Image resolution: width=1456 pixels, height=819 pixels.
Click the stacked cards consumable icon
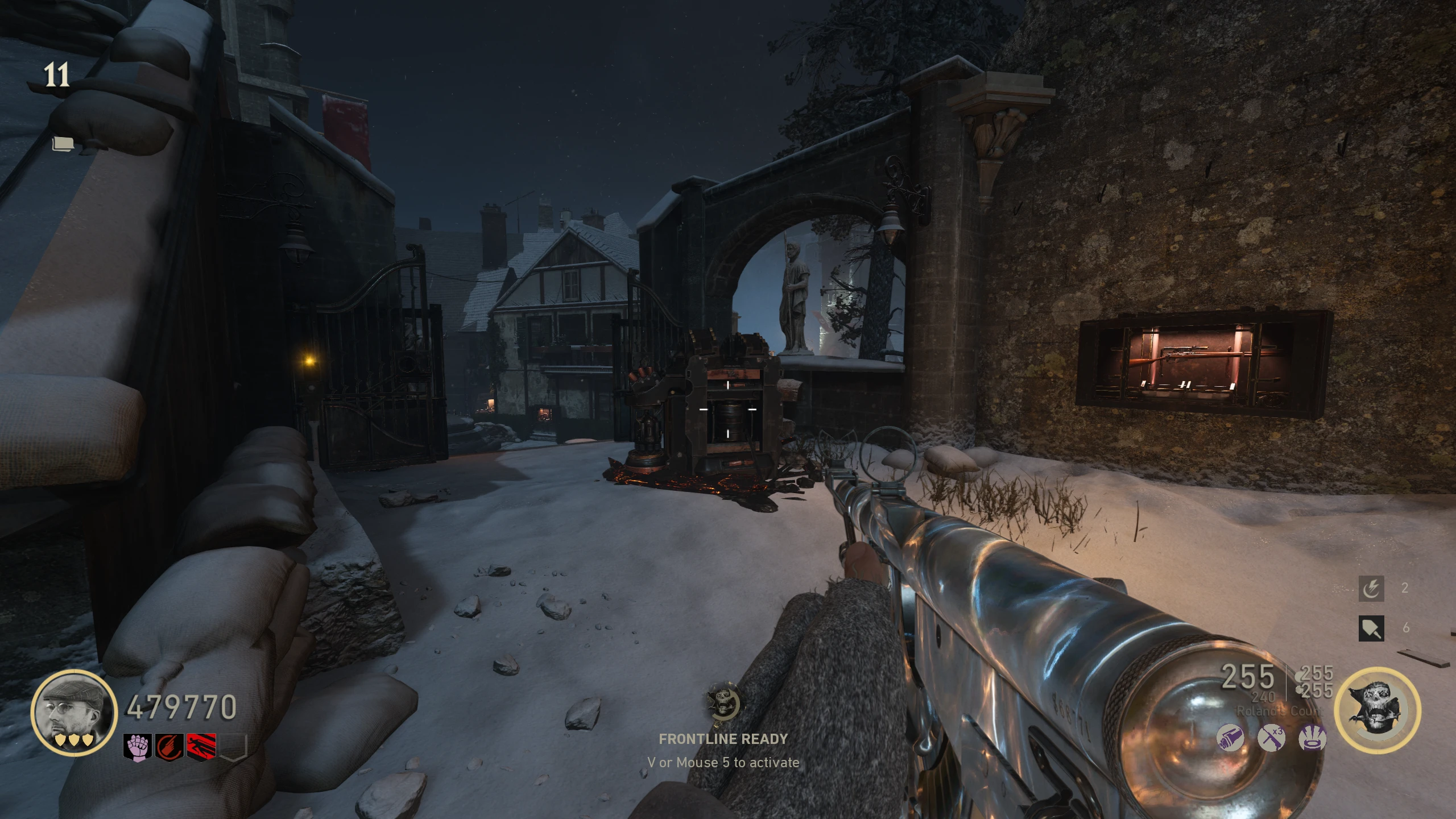point(63,144)
